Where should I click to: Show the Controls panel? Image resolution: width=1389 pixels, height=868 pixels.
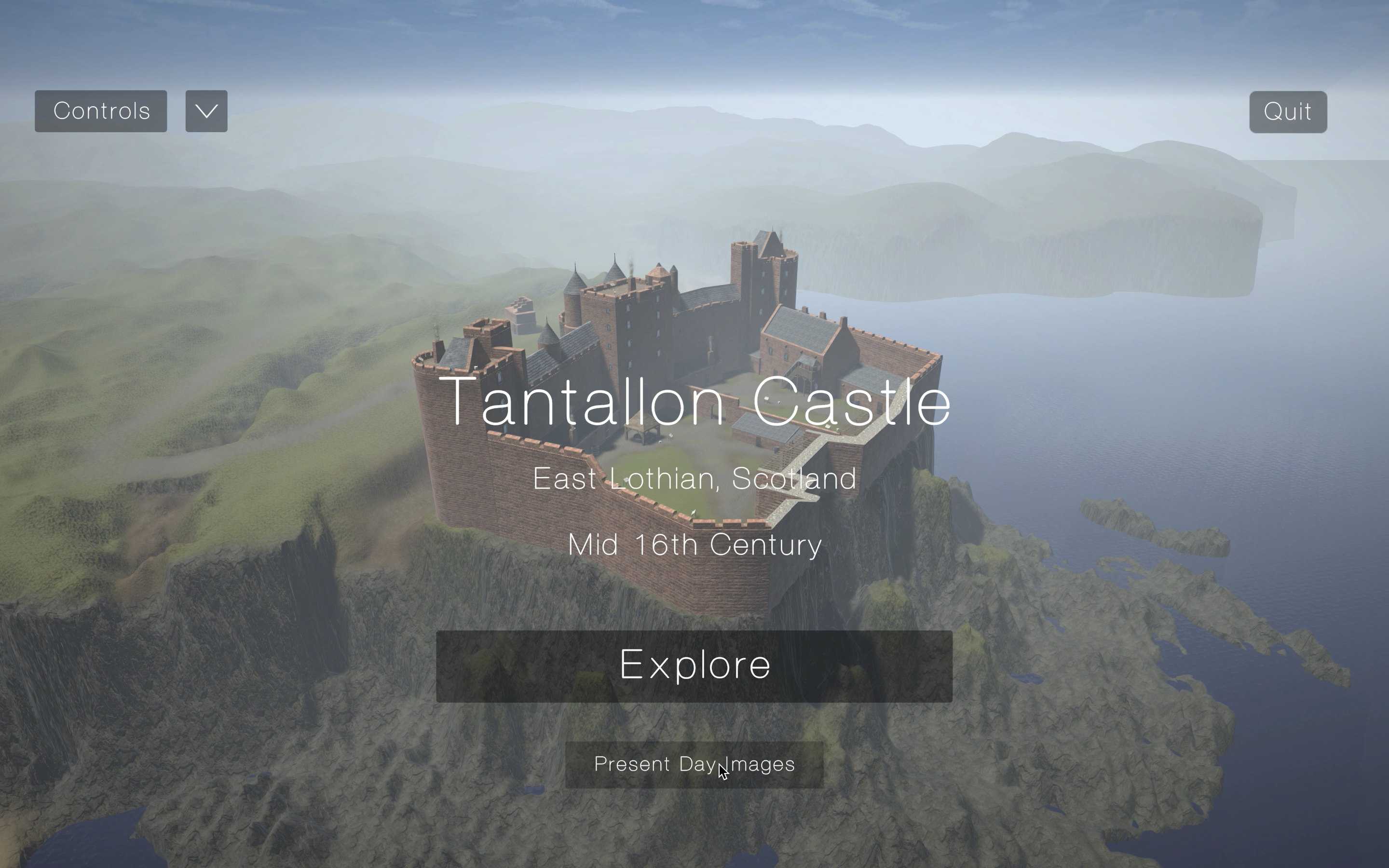(x=101, y=111)
